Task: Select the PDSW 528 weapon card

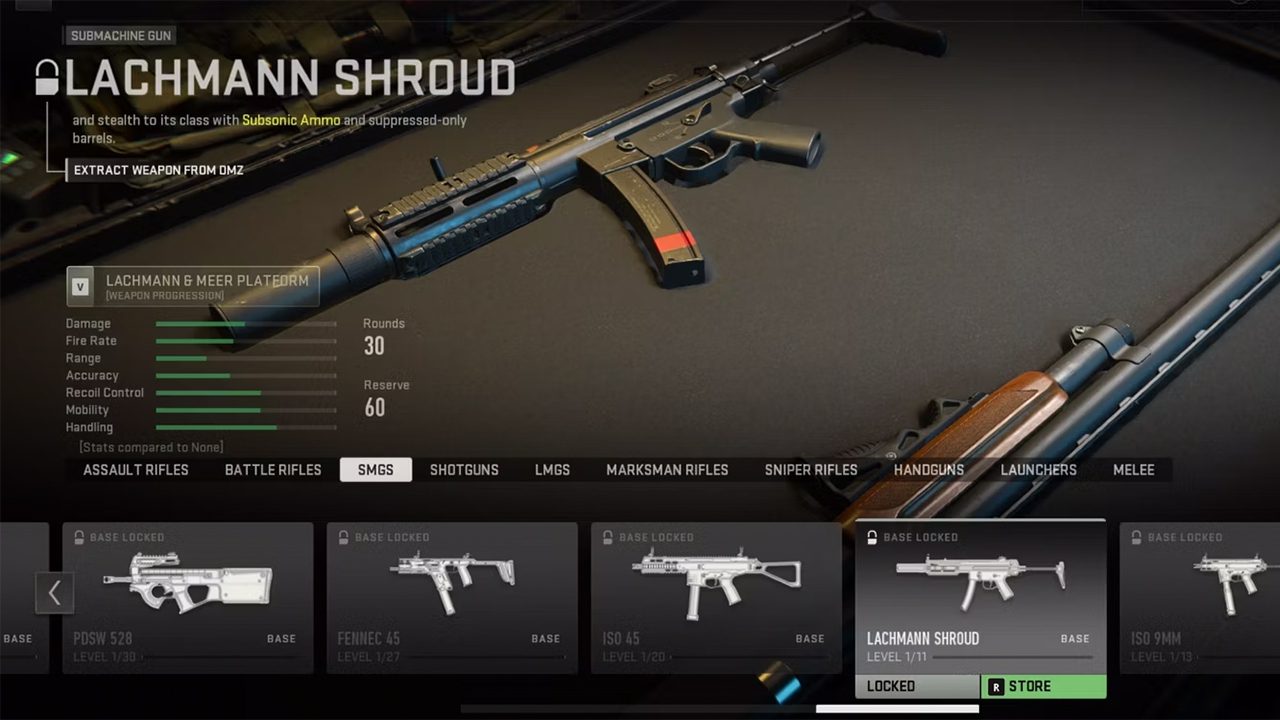Action: point(188,597)
